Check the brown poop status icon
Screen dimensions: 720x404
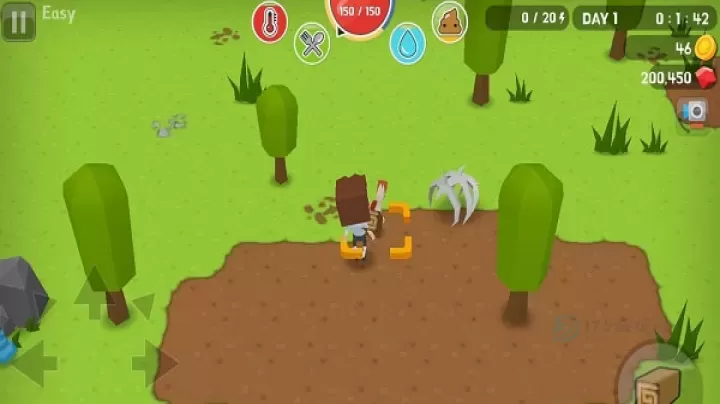(449, 21)
